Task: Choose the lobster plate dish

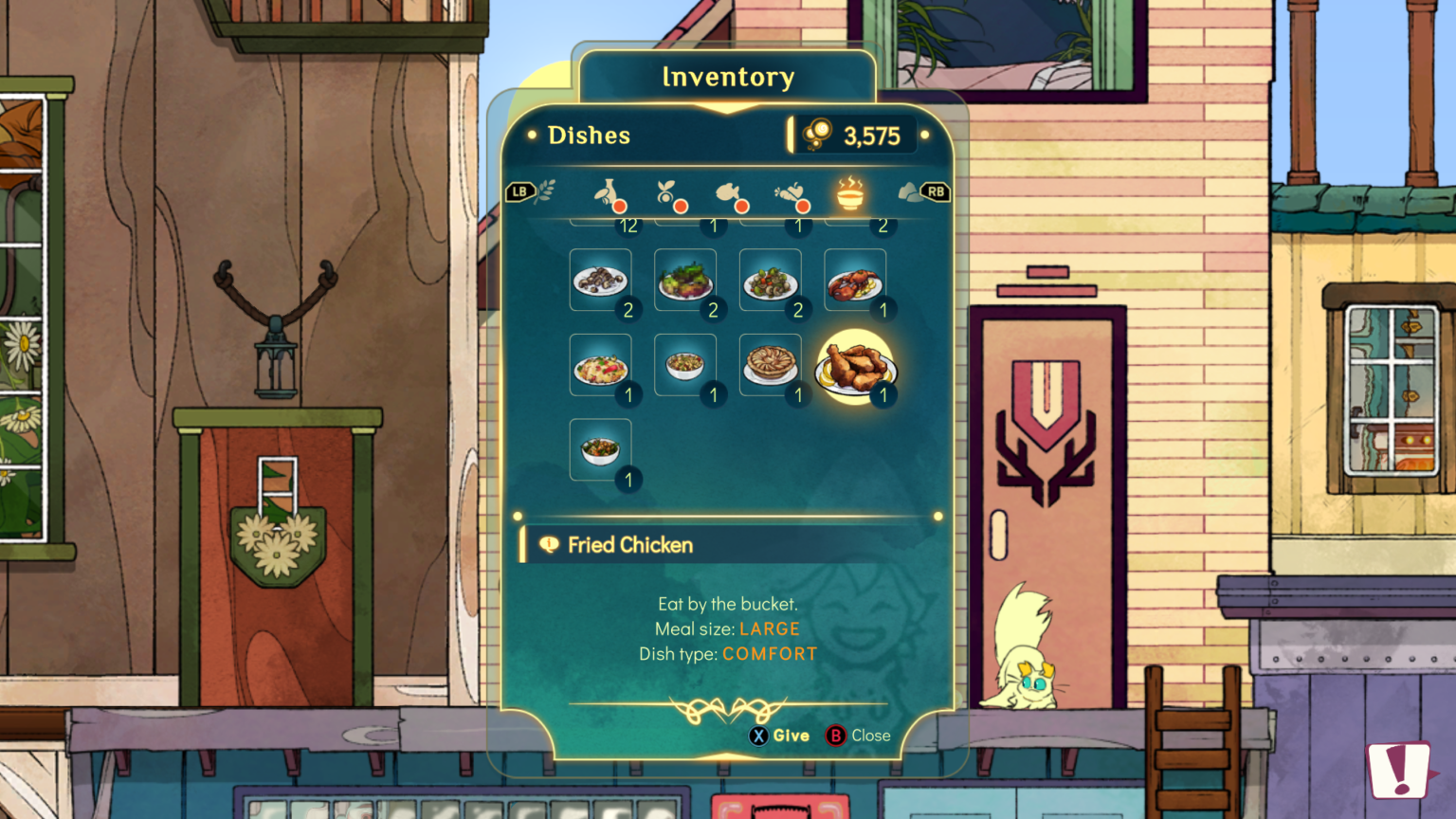Action: click(854, 281)
